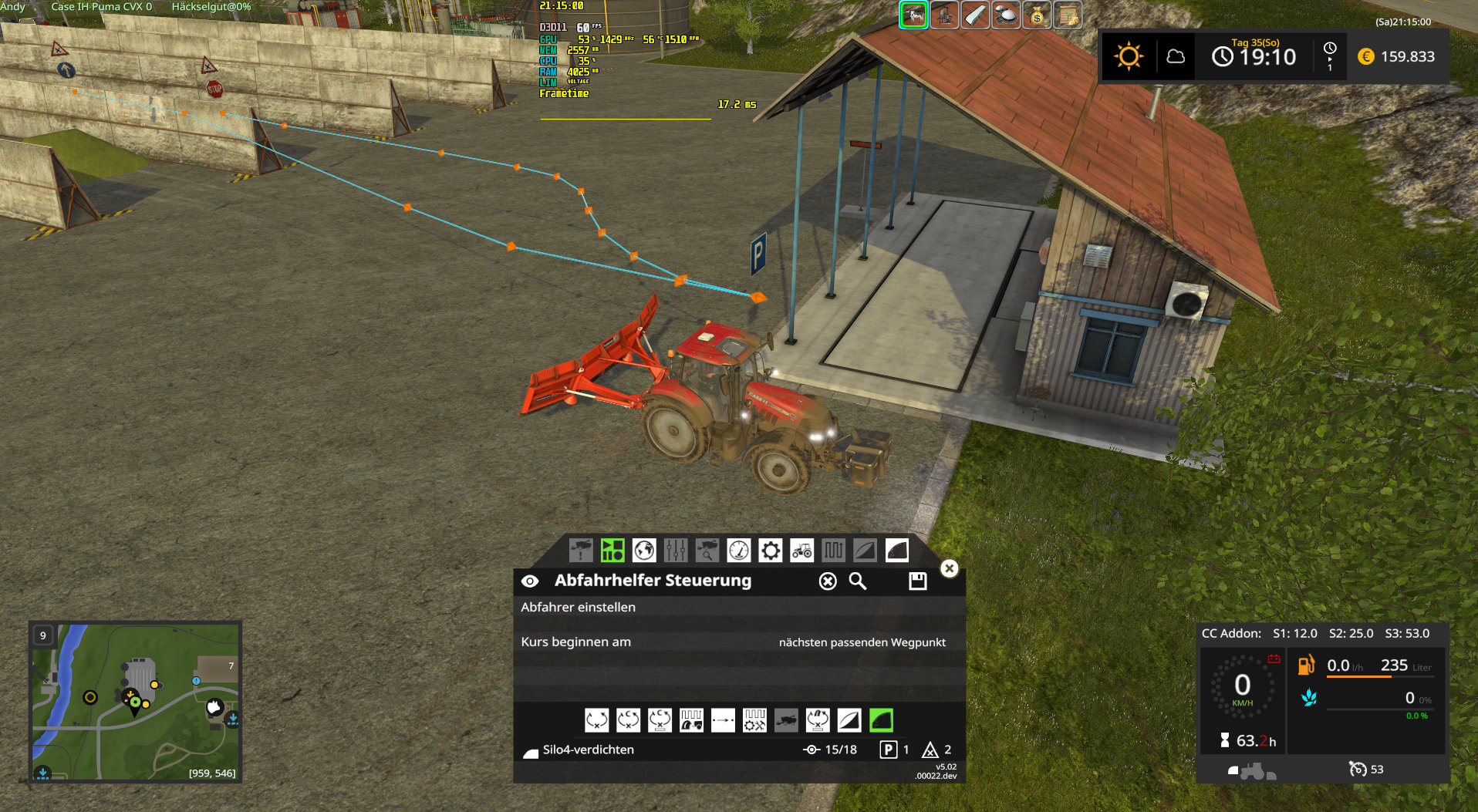
Task: Click the time scale clock icon
Action: pos(1330,56)
